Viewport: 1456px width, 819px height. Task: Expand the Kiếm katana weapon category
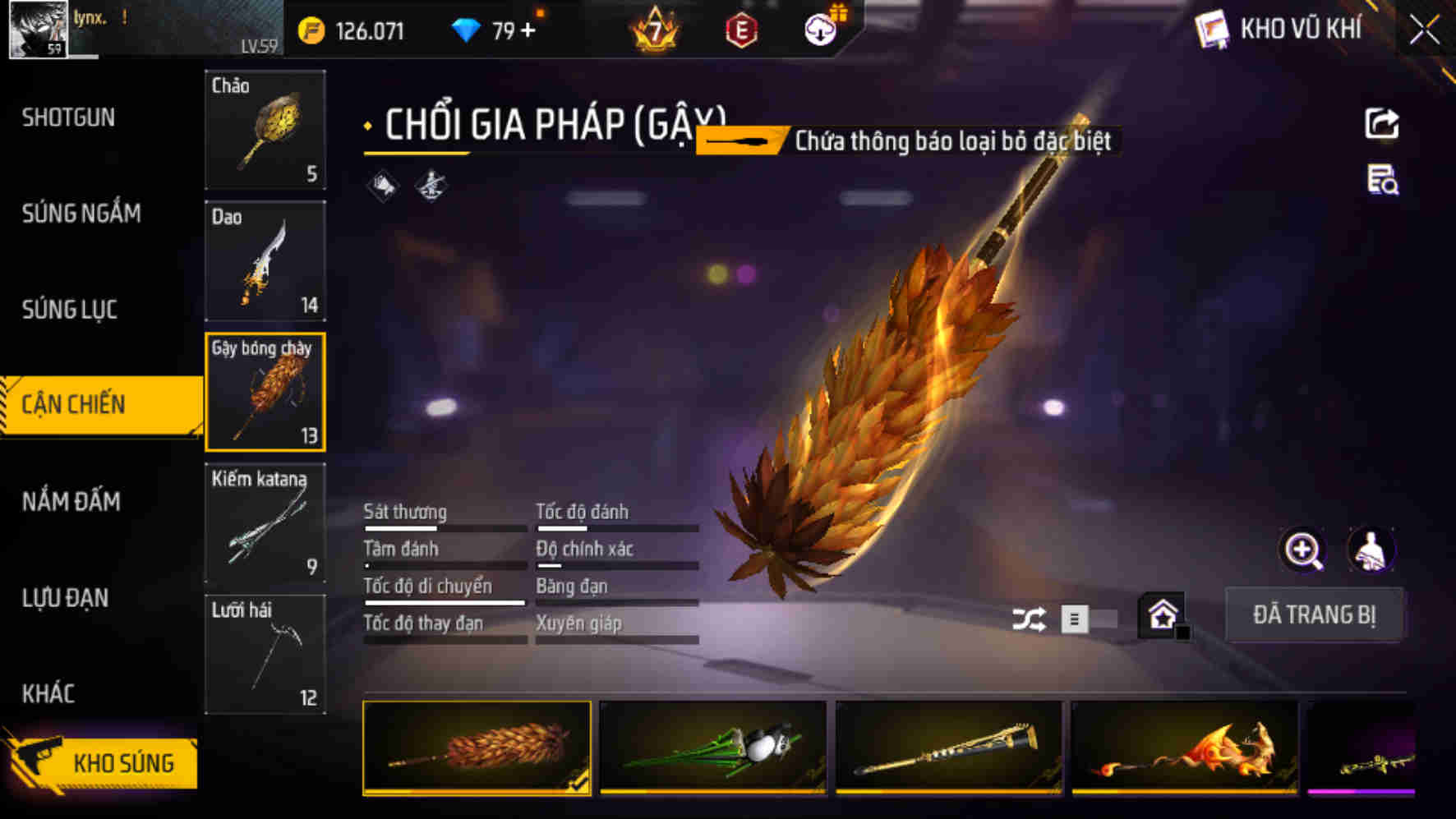[265, 523]
